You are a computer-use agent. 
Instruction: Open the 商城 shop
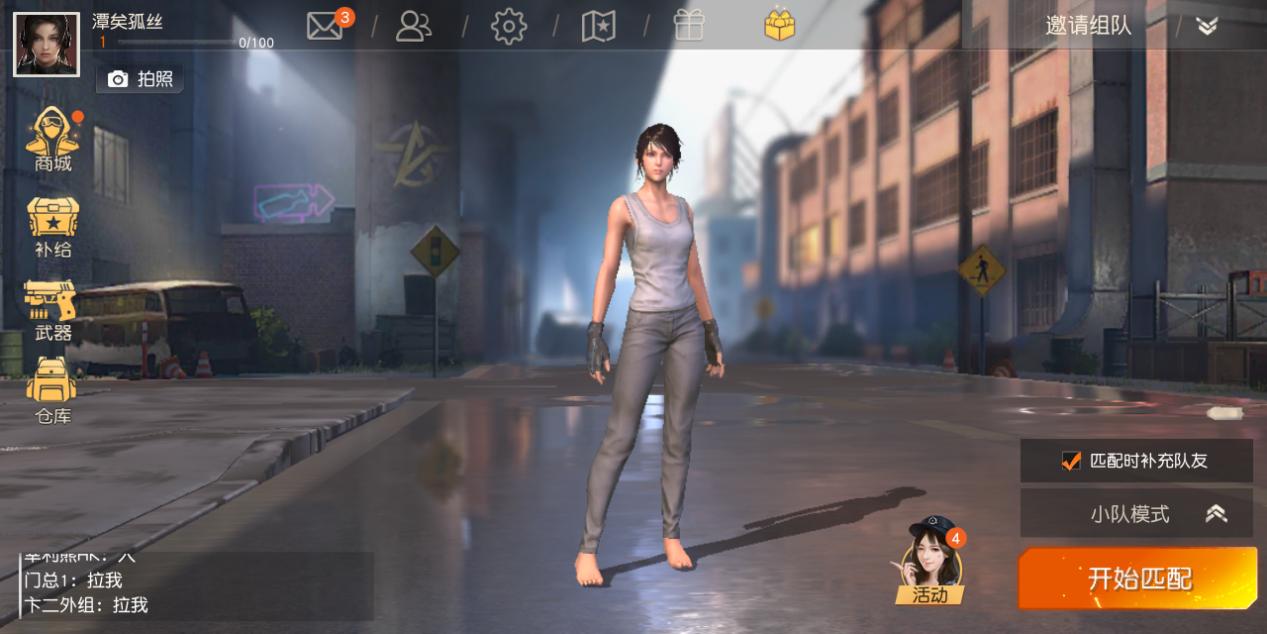(53, 139)
